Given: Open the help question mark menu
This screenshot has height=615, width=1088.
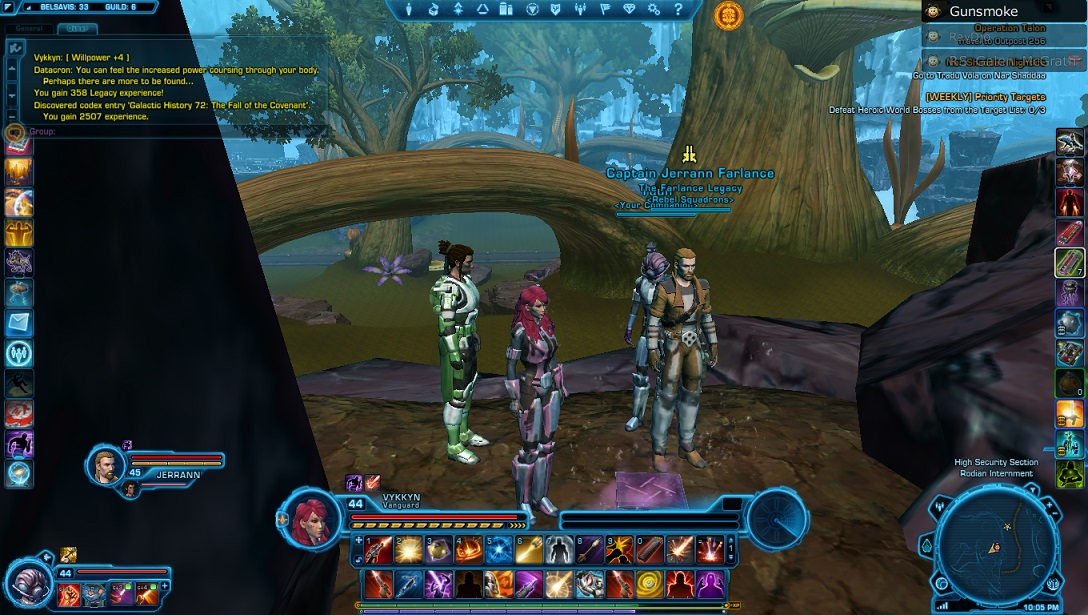Looking at the screenshot, I should tap(680, 9).
